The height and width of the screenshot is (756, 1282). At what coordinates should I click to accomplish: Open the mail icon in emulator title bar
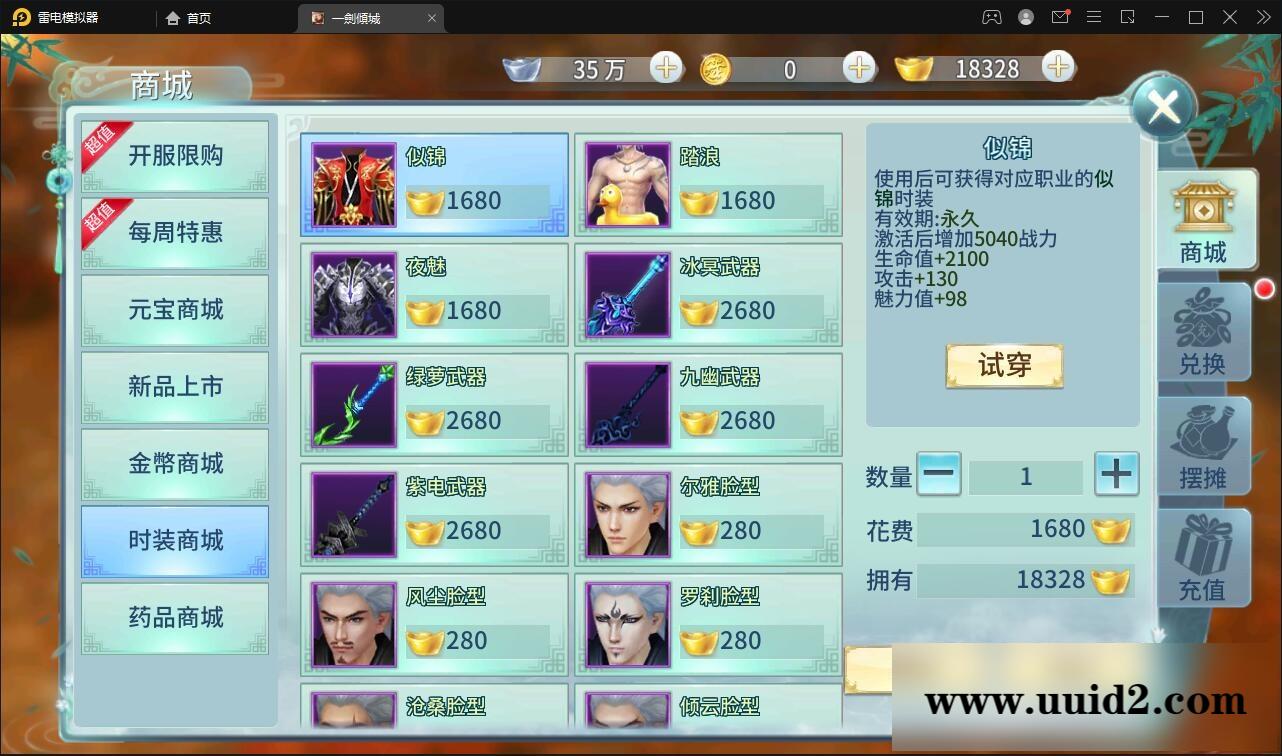[x=1060, y=17]
